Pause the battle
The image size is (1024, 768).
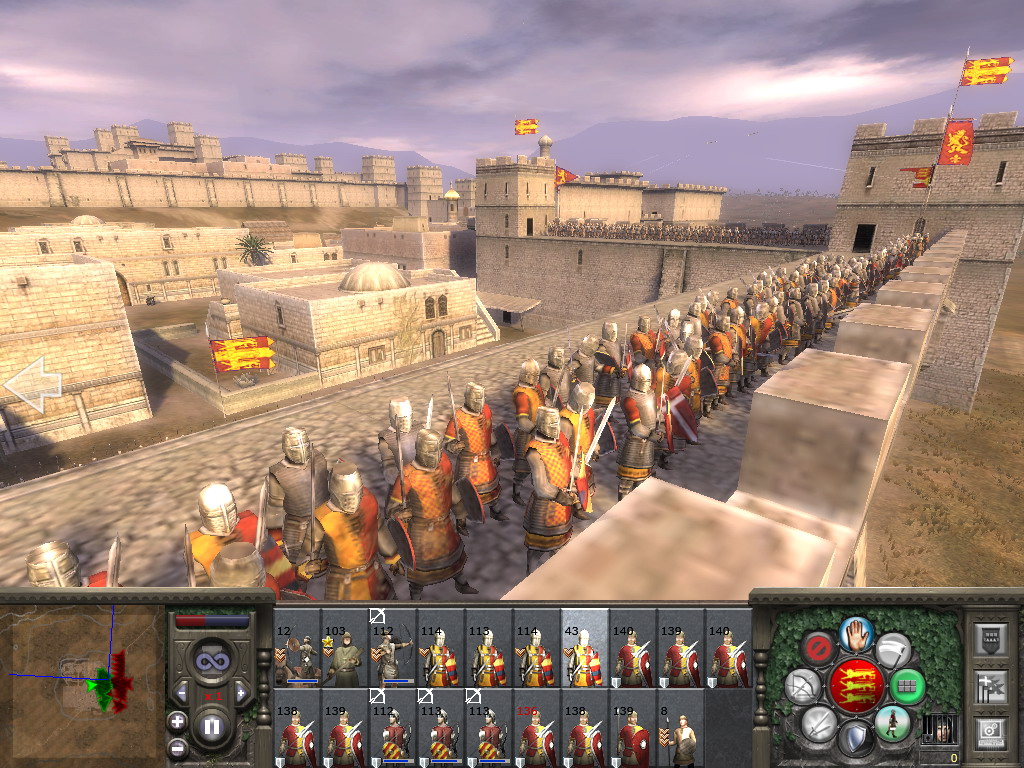pos(211,727)
